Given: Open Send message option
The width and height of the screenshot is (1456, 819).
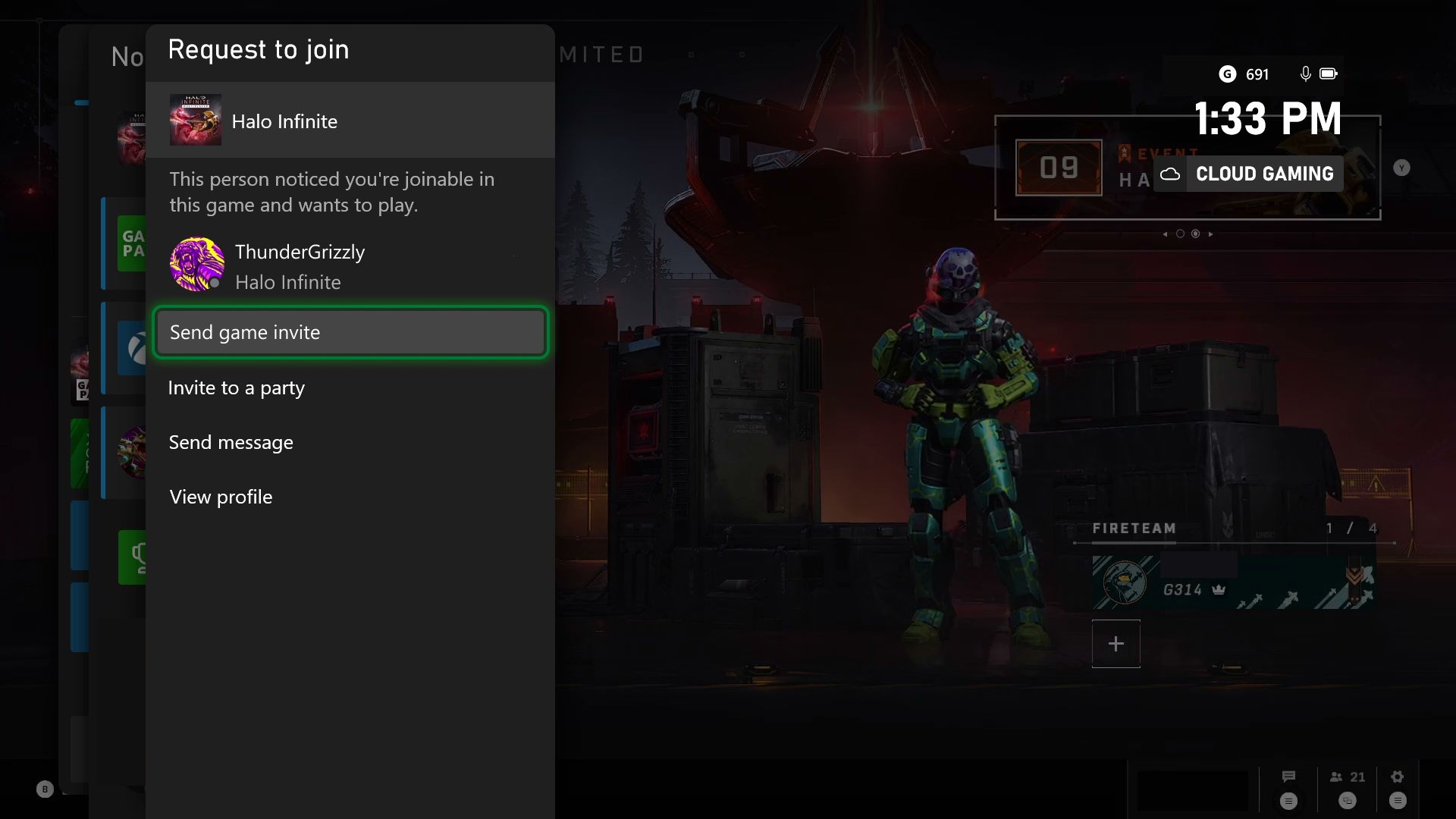Looking at the screenshot, I should [350, 442].
